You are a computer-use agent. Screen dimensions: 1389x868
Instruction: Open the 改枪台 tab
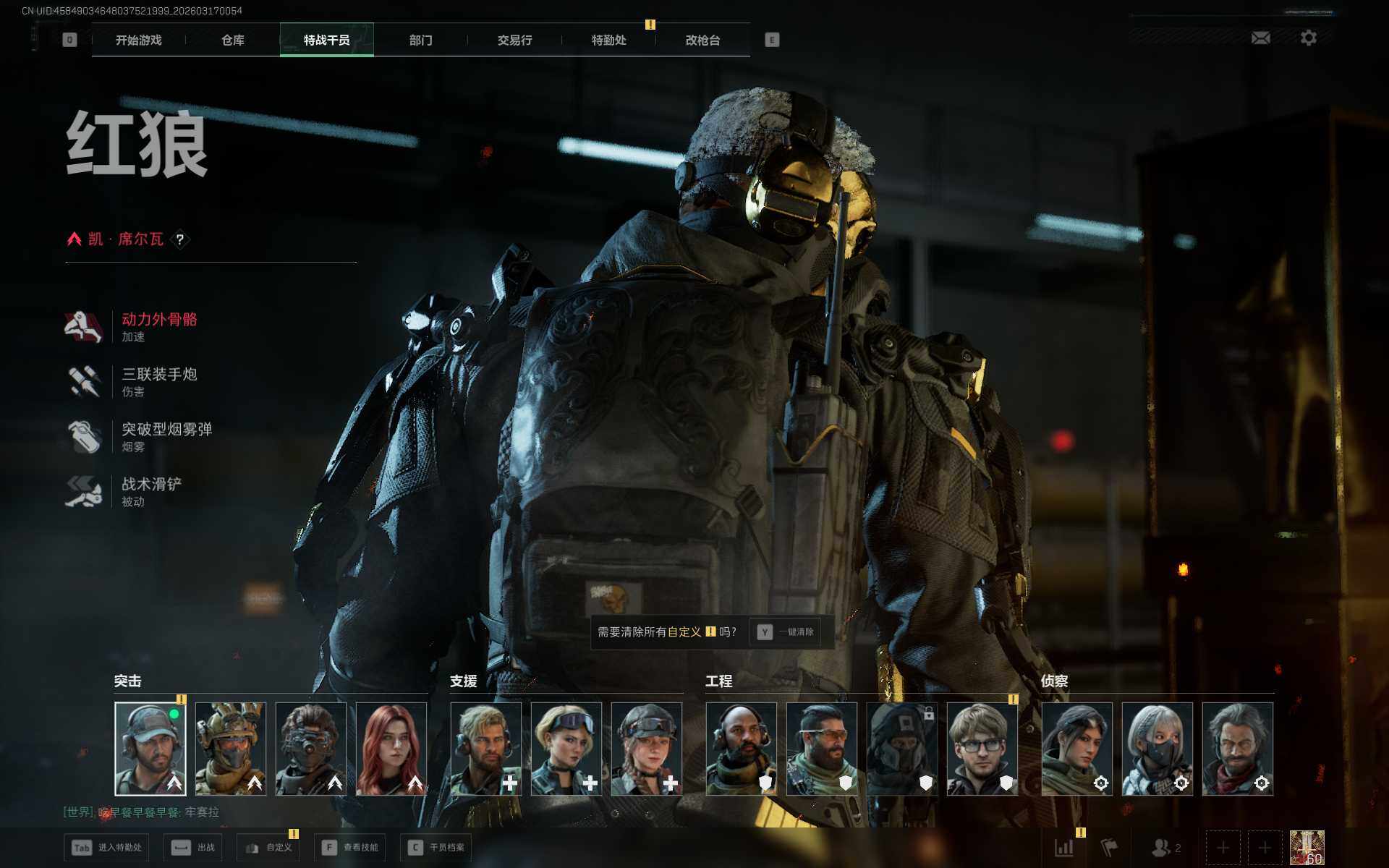click(702, 41)
